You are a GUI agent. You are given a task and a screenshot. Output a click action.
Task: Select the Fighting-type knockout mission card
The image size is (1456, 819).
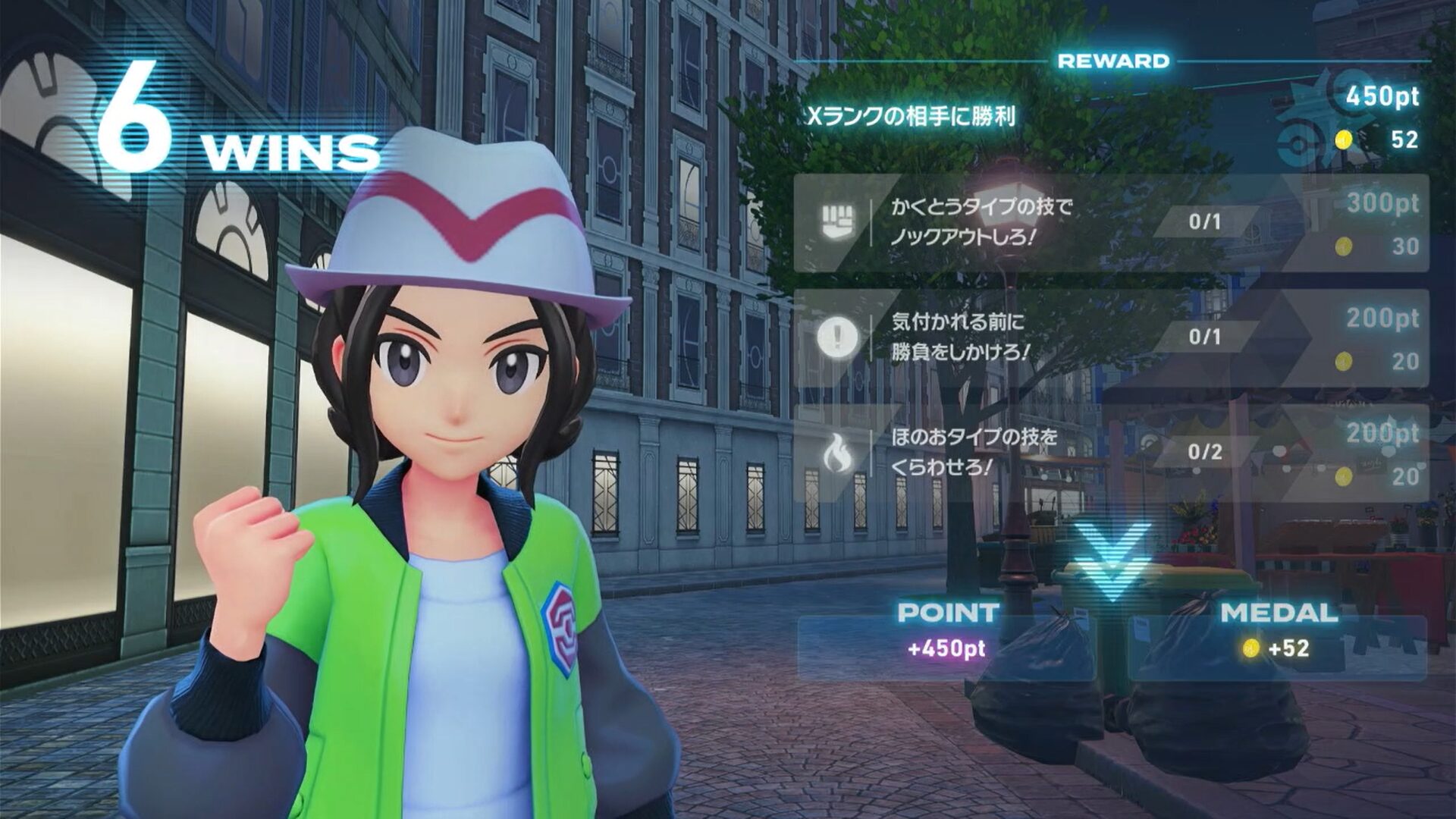1111,223
